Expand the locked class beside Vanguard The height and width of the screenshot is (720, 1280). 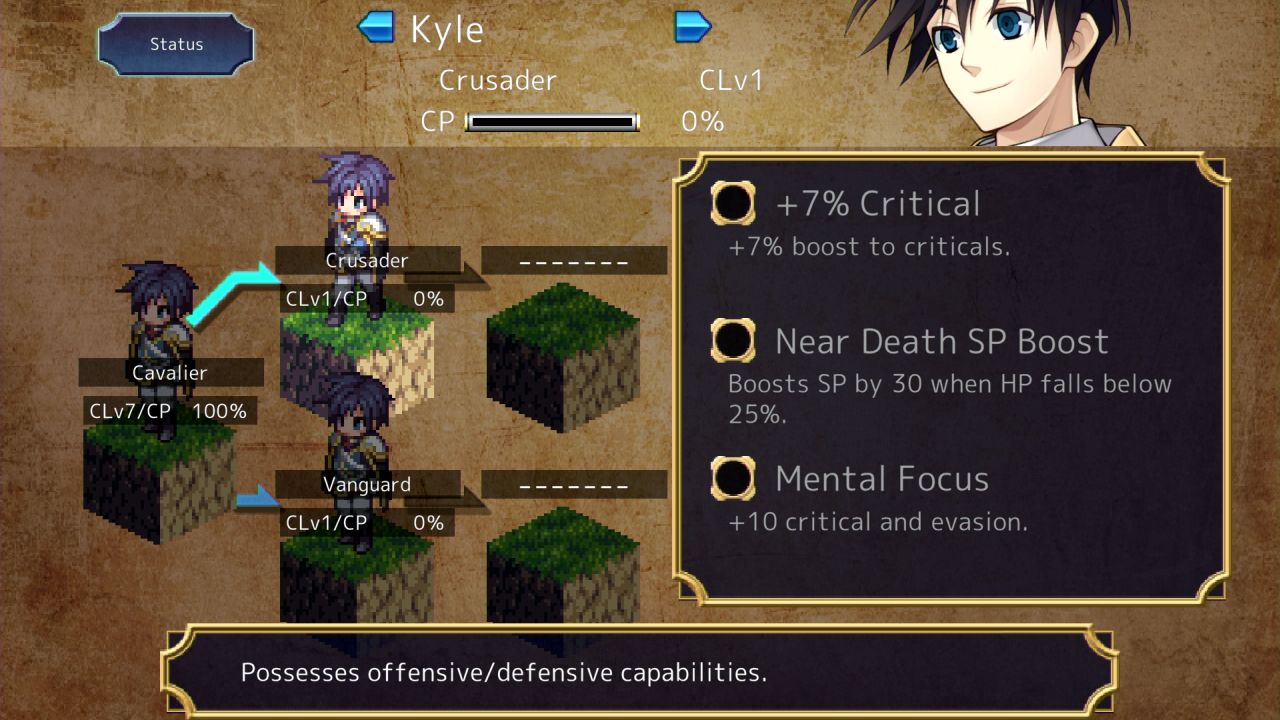573,483
